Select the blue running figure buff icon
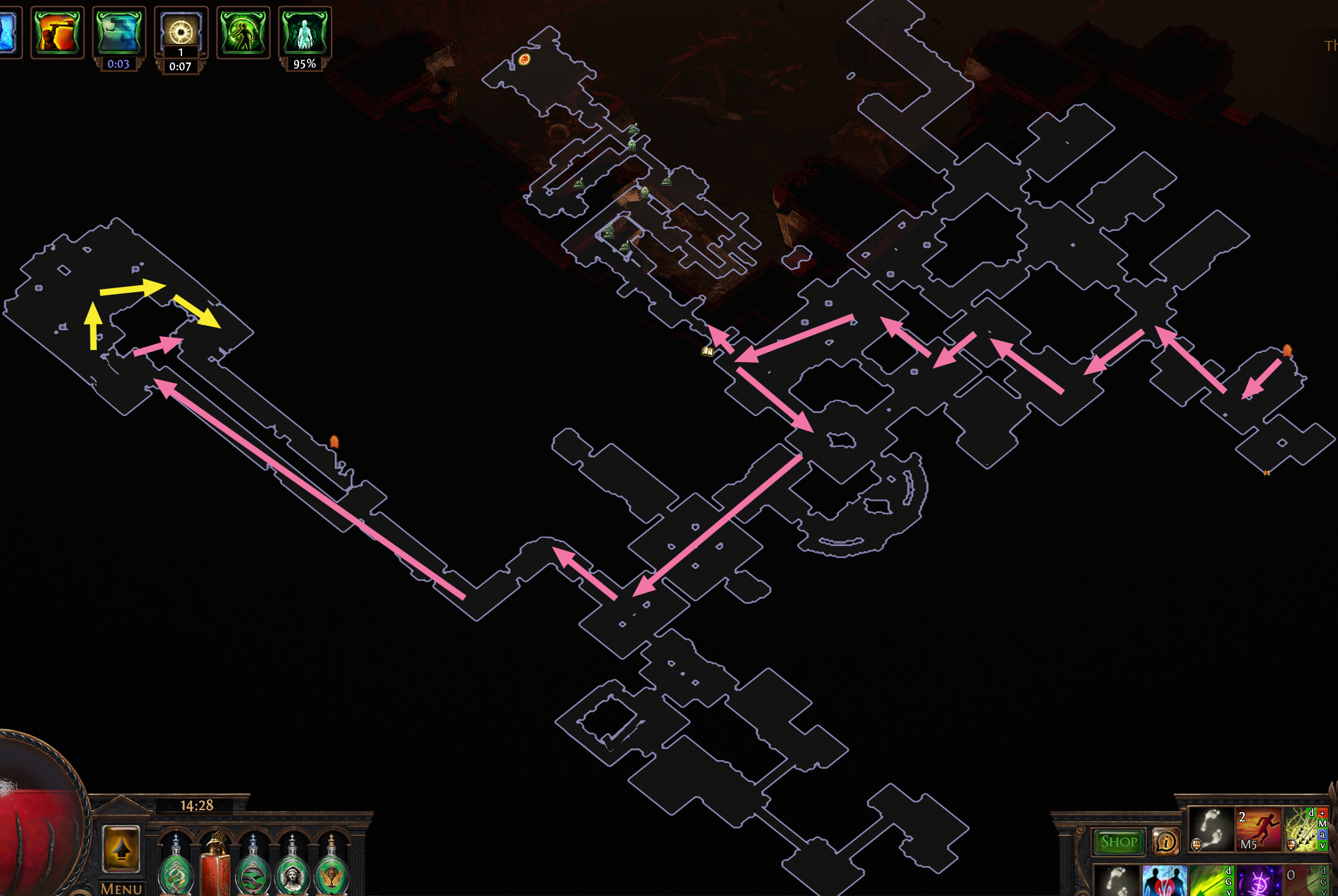Viewport: 1338px width, 896px height. pyautogui.click(x=119, y=32)
